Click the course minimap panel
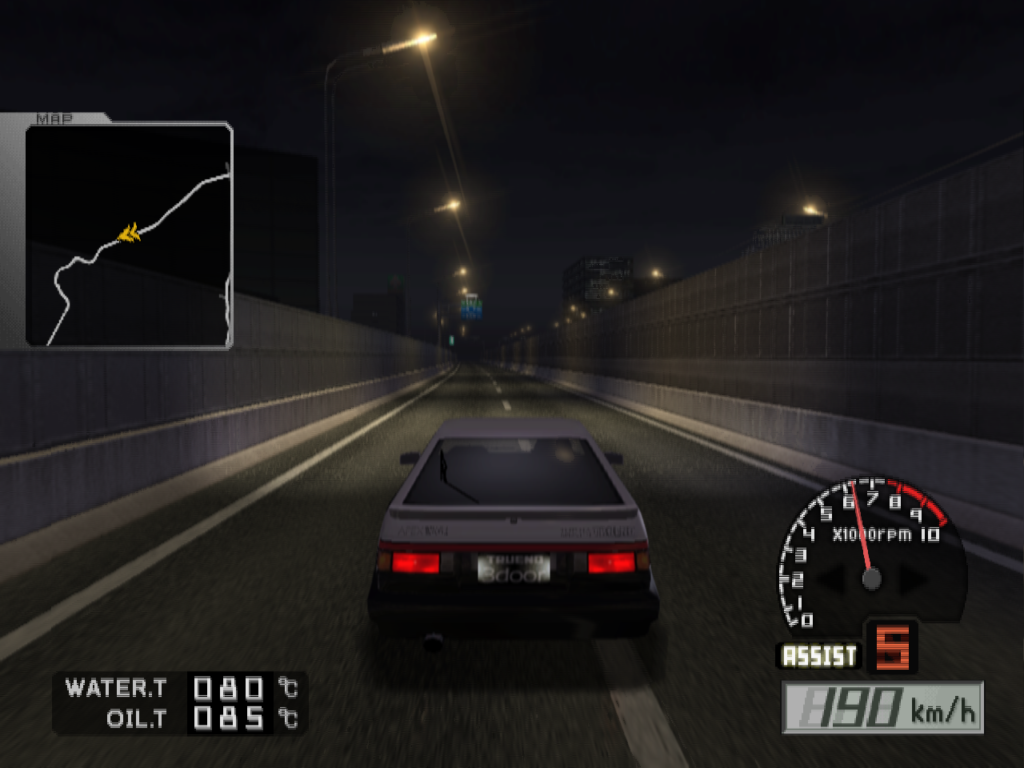The width and height of the screenshot is (1024, 768). 129,235
